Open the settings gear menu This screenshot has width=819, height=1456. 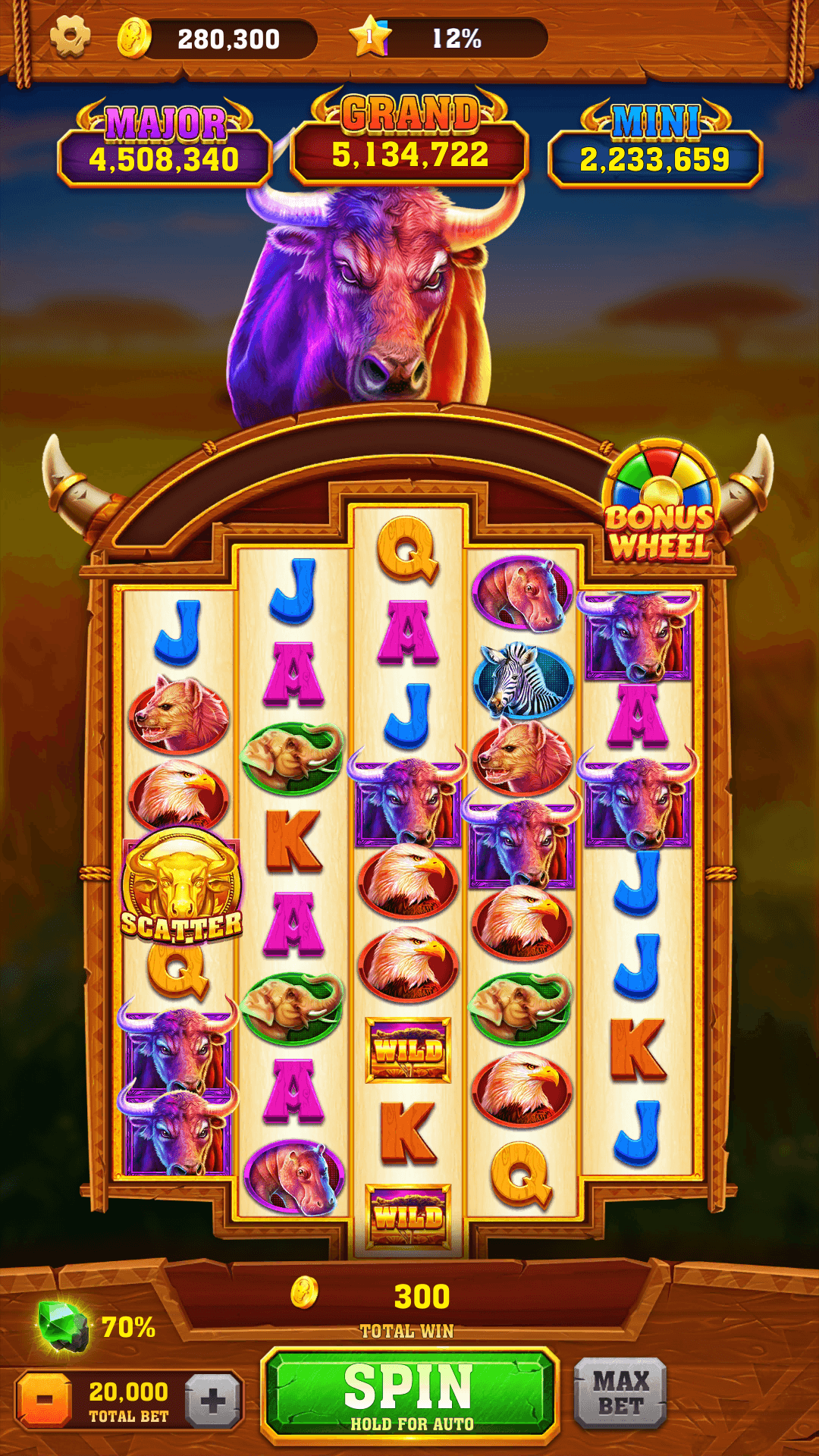pos(70,36)
